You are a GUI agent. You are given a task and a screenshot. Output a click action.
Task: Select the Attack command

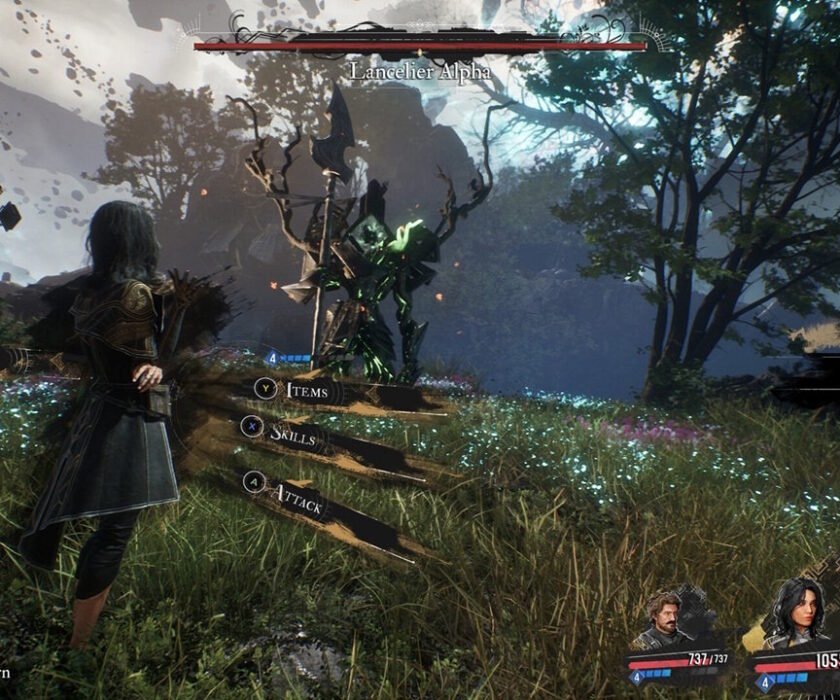tap(298, 499)
